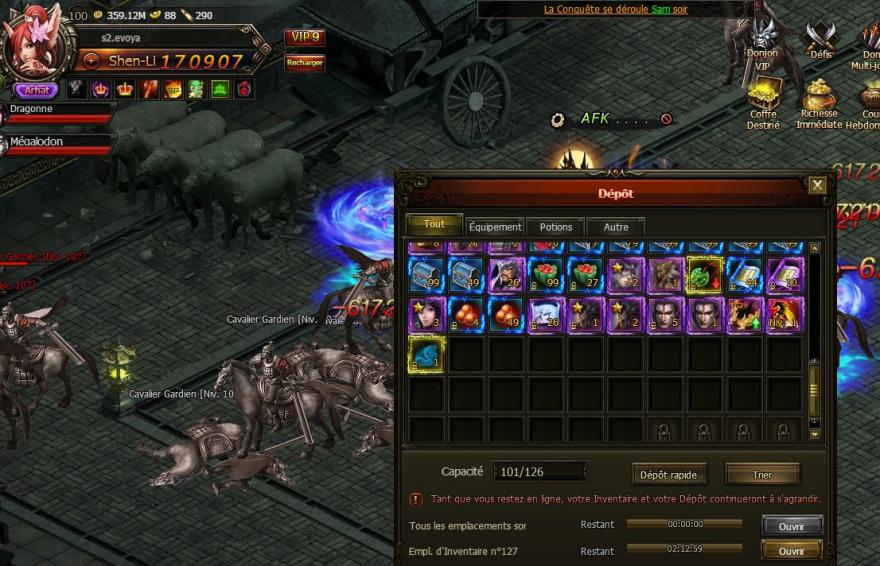Click Ouvrir beside the 00:00:00 timer

click(x=791, y=525)
